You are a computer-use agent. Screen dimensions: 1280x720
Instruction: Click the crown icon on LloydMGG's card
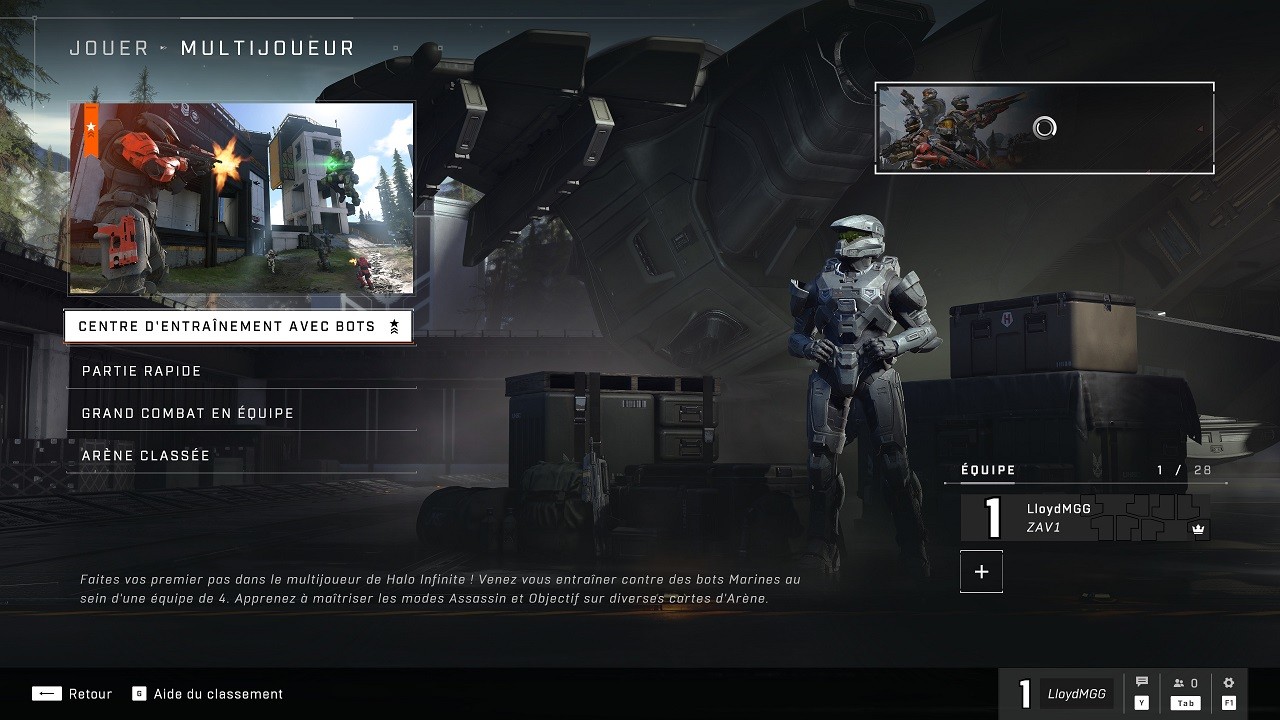point(1196,531)
